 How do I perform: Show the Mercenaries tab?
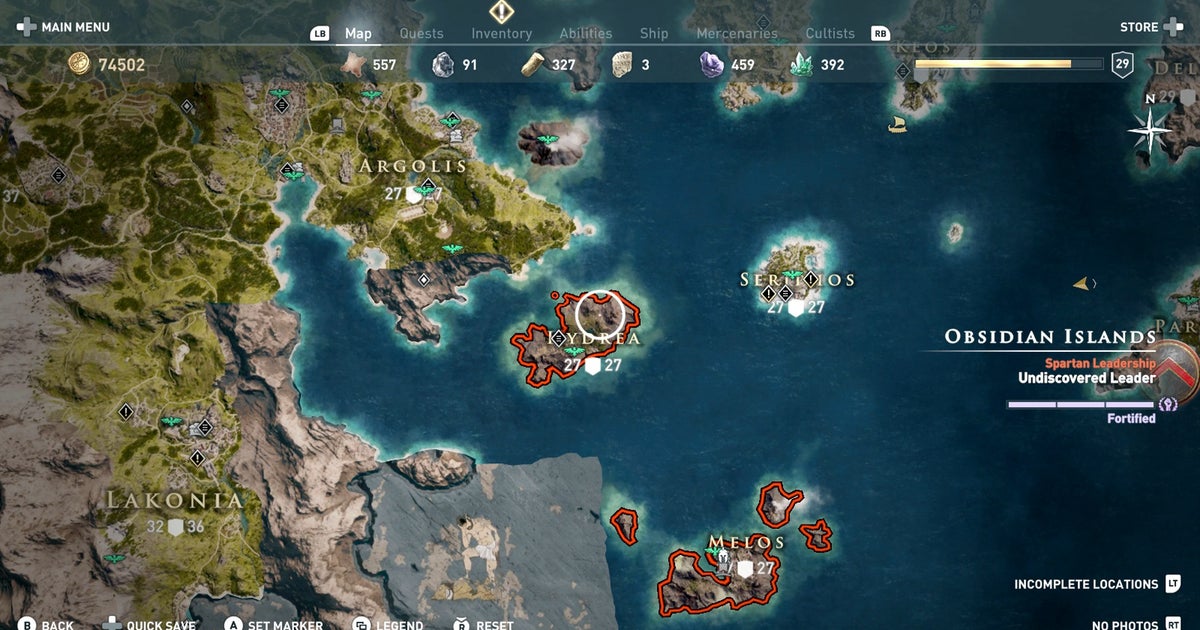pyautogui.click(x=736, y=33)
